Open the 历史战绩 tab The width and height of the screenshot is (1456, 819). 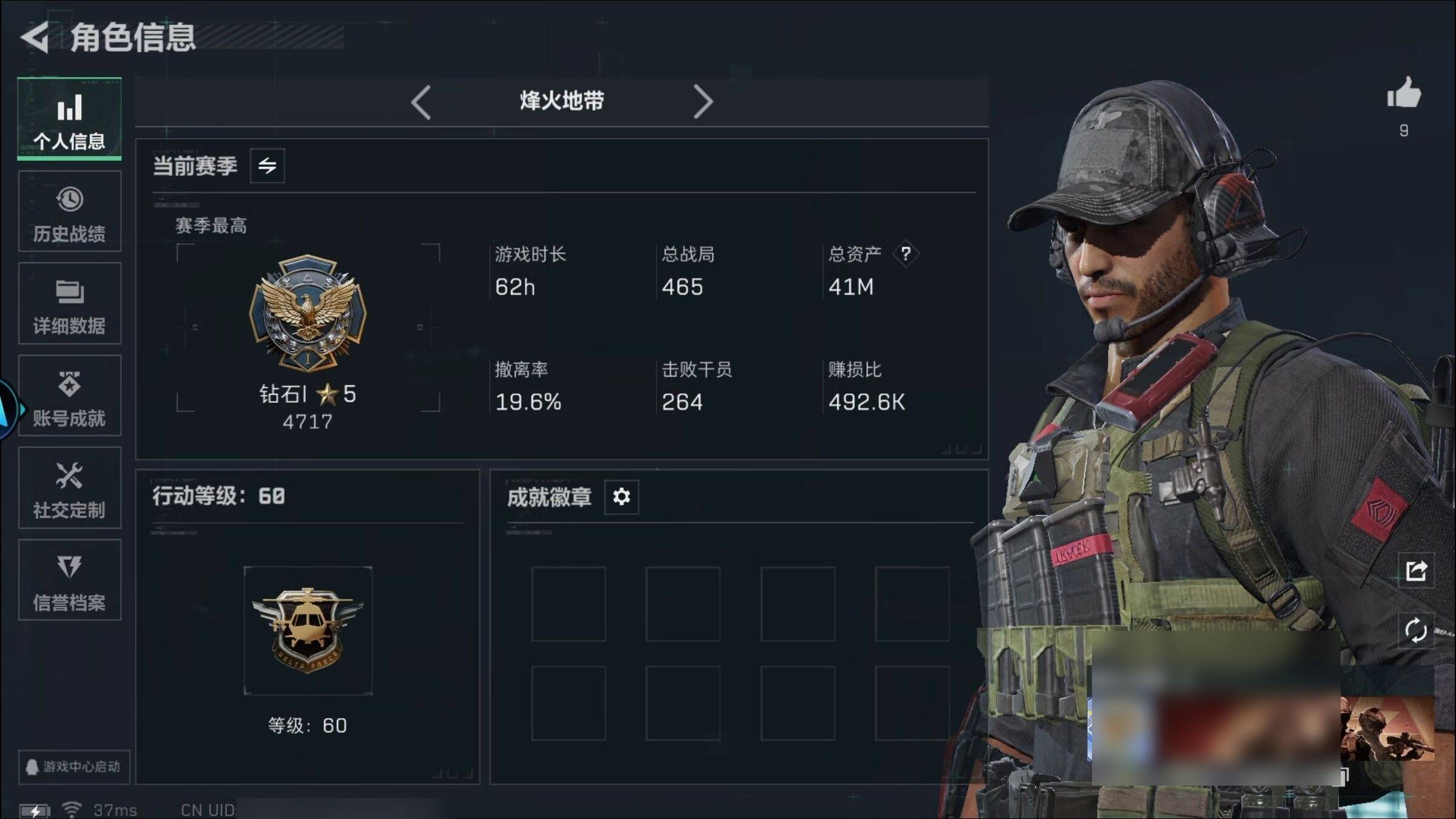click(x=69, y=212)
